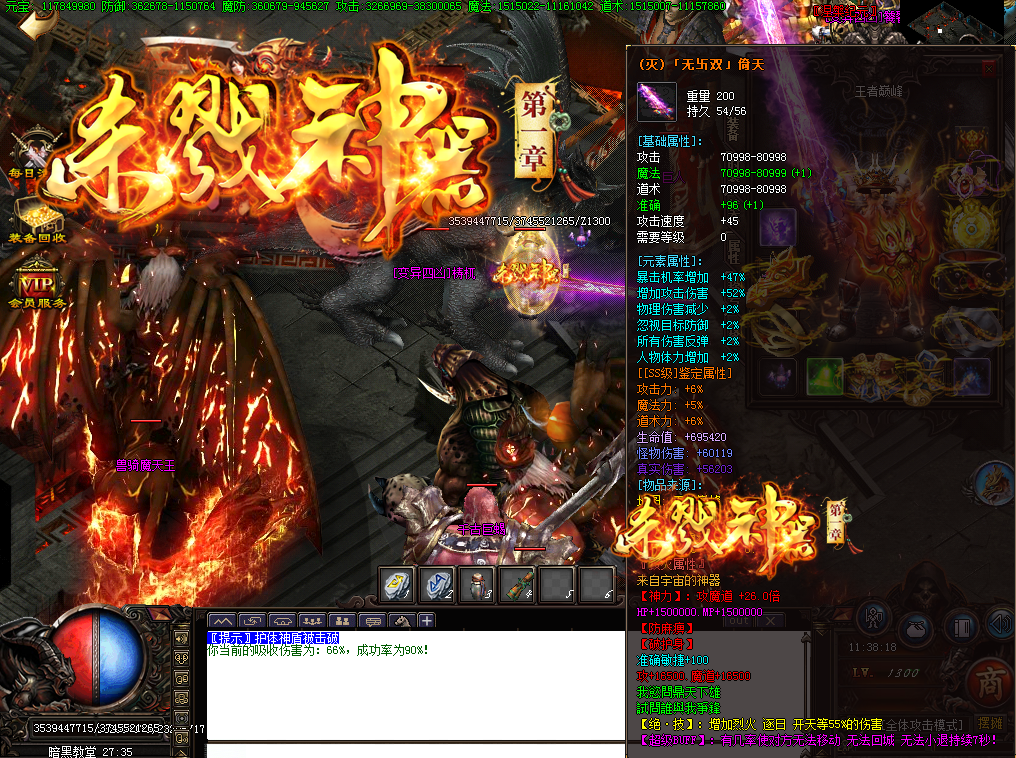
Task: Open the skill book icon
Action: pyautogui.click(x=961, y=628)
